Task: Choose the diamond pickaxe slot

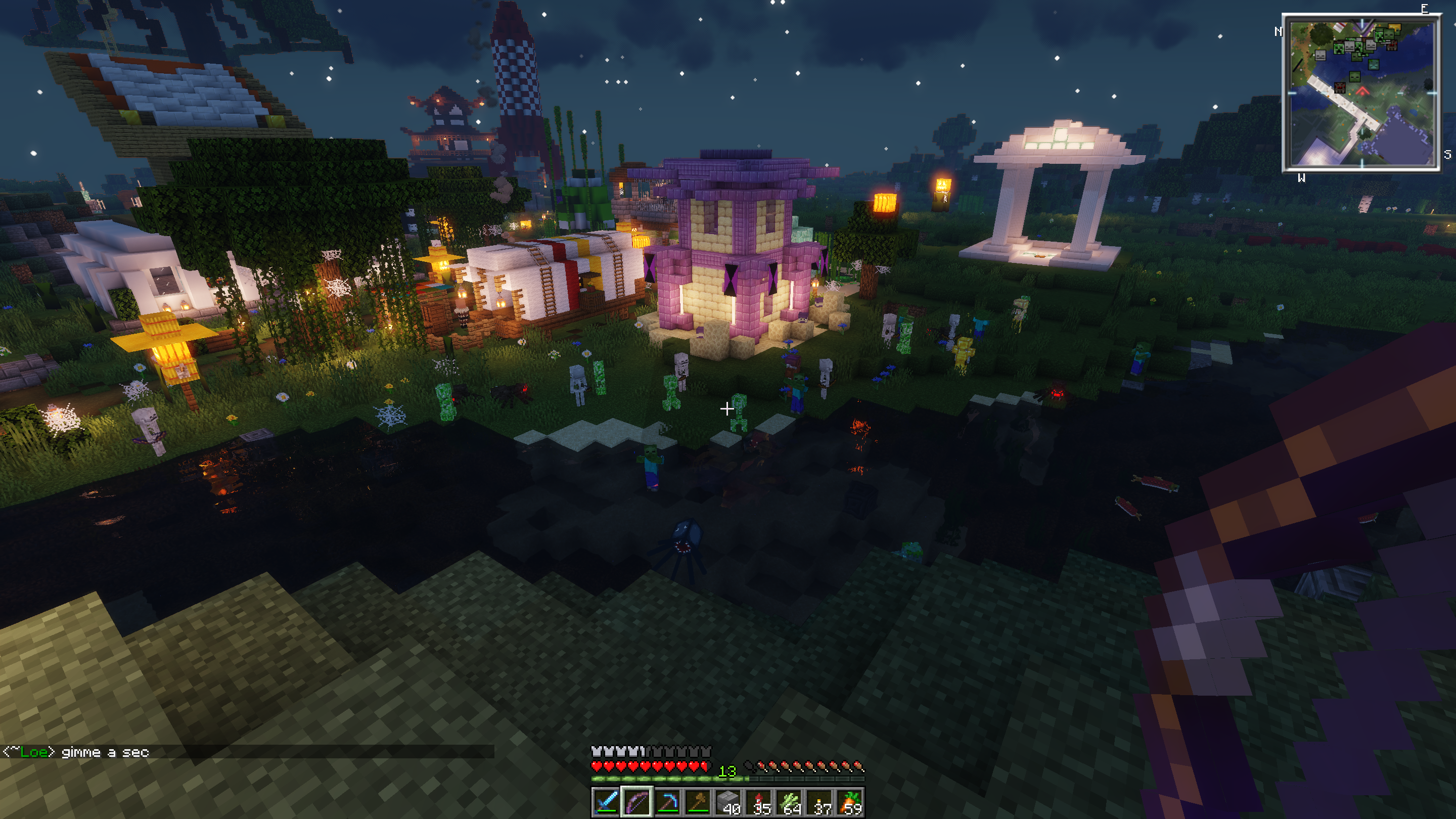Action: 667,801
